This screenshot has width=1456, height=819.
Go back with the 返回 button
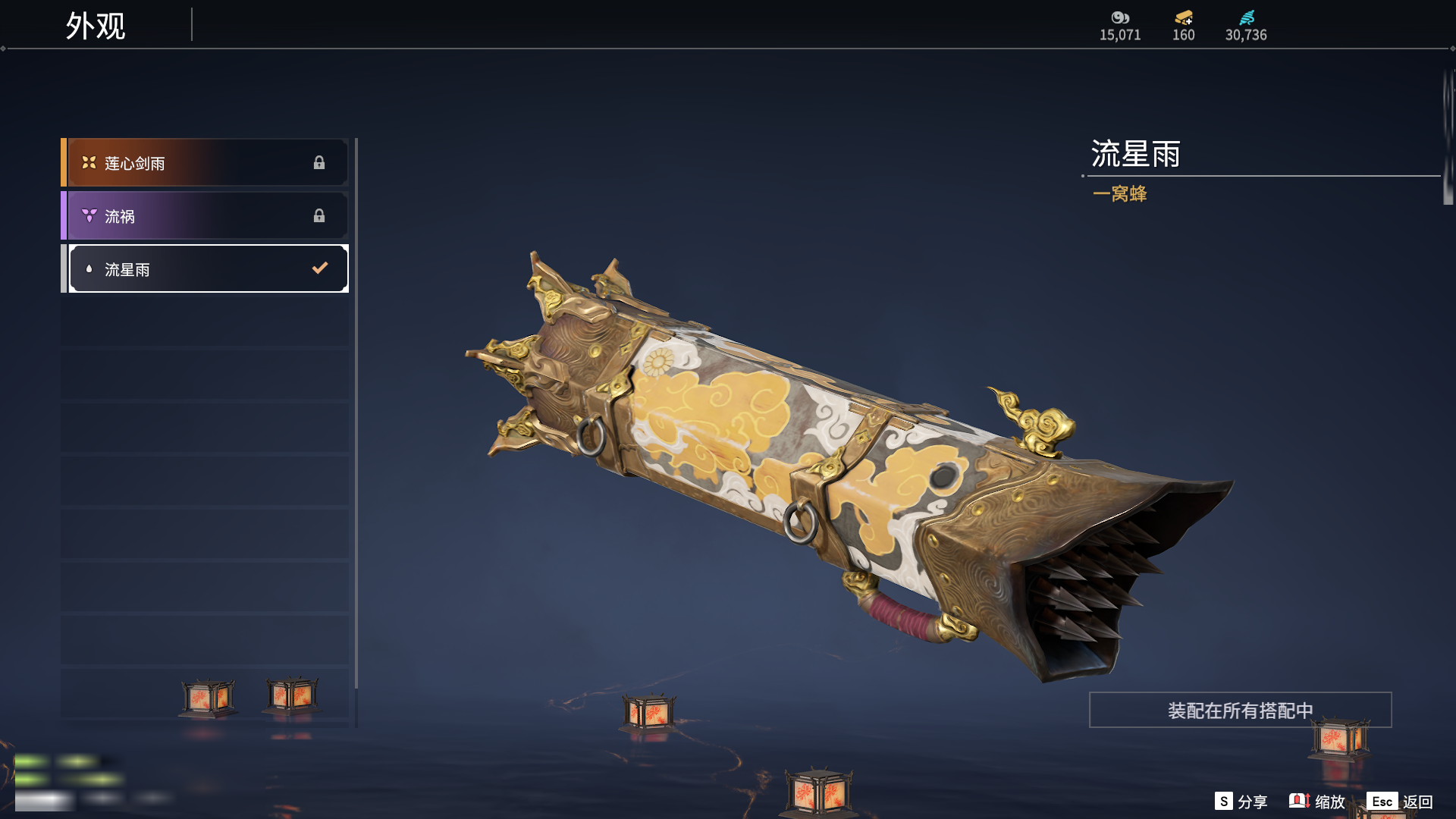1400,802
